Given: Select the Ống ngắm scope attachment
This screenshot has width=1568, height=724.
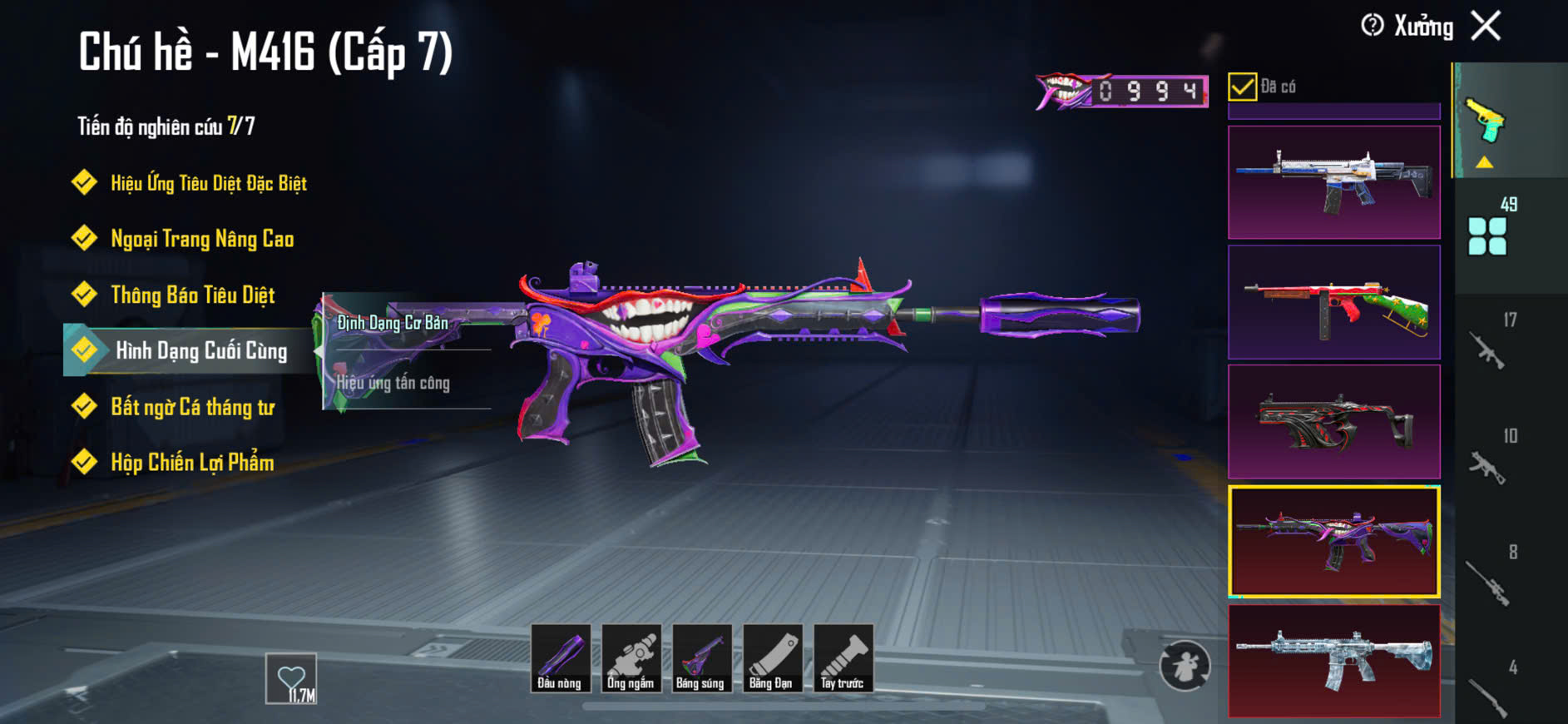Looking at the screenshot, I should coord(631,658).
